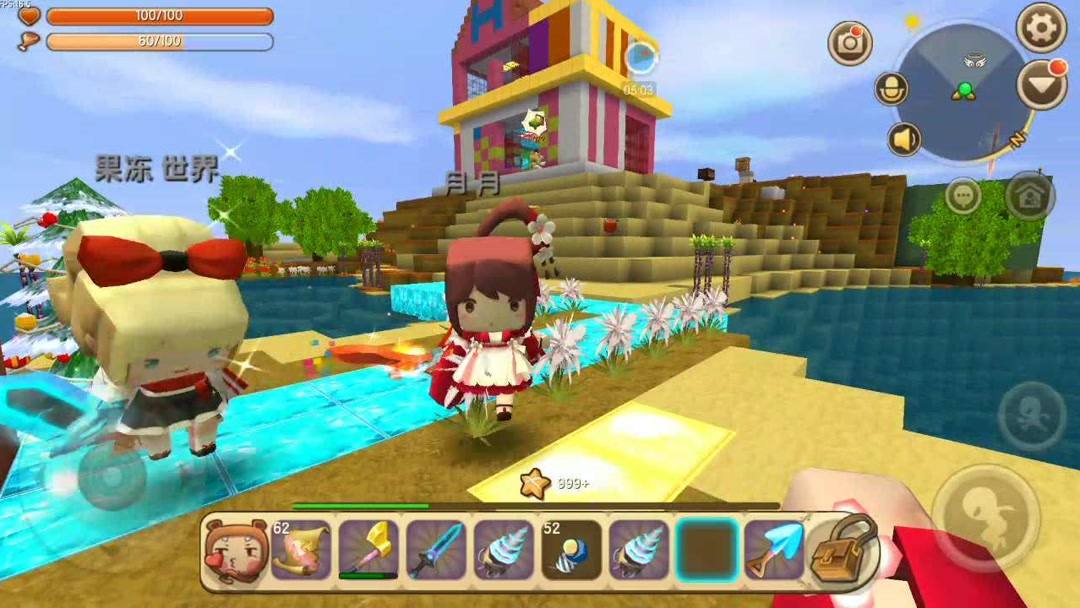The image size is (1080, 608).
Task: Select the blue-yellow ball item with 52
Action: (x=571, y=550)
